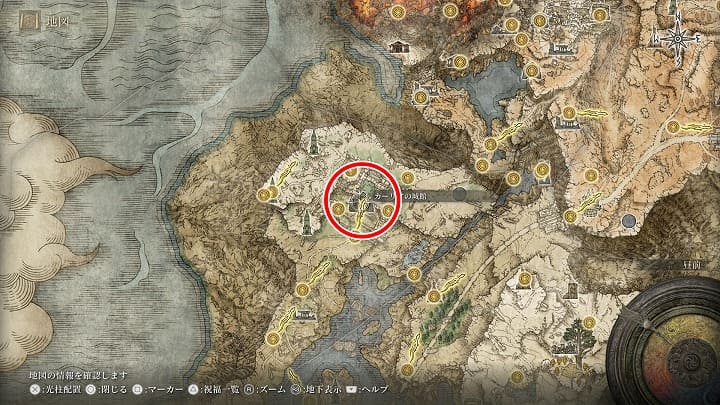Select the temple building icon near the scorched red area
Image resolution: width=720 pixels, height=405 pixels.
tap(398, 45)
